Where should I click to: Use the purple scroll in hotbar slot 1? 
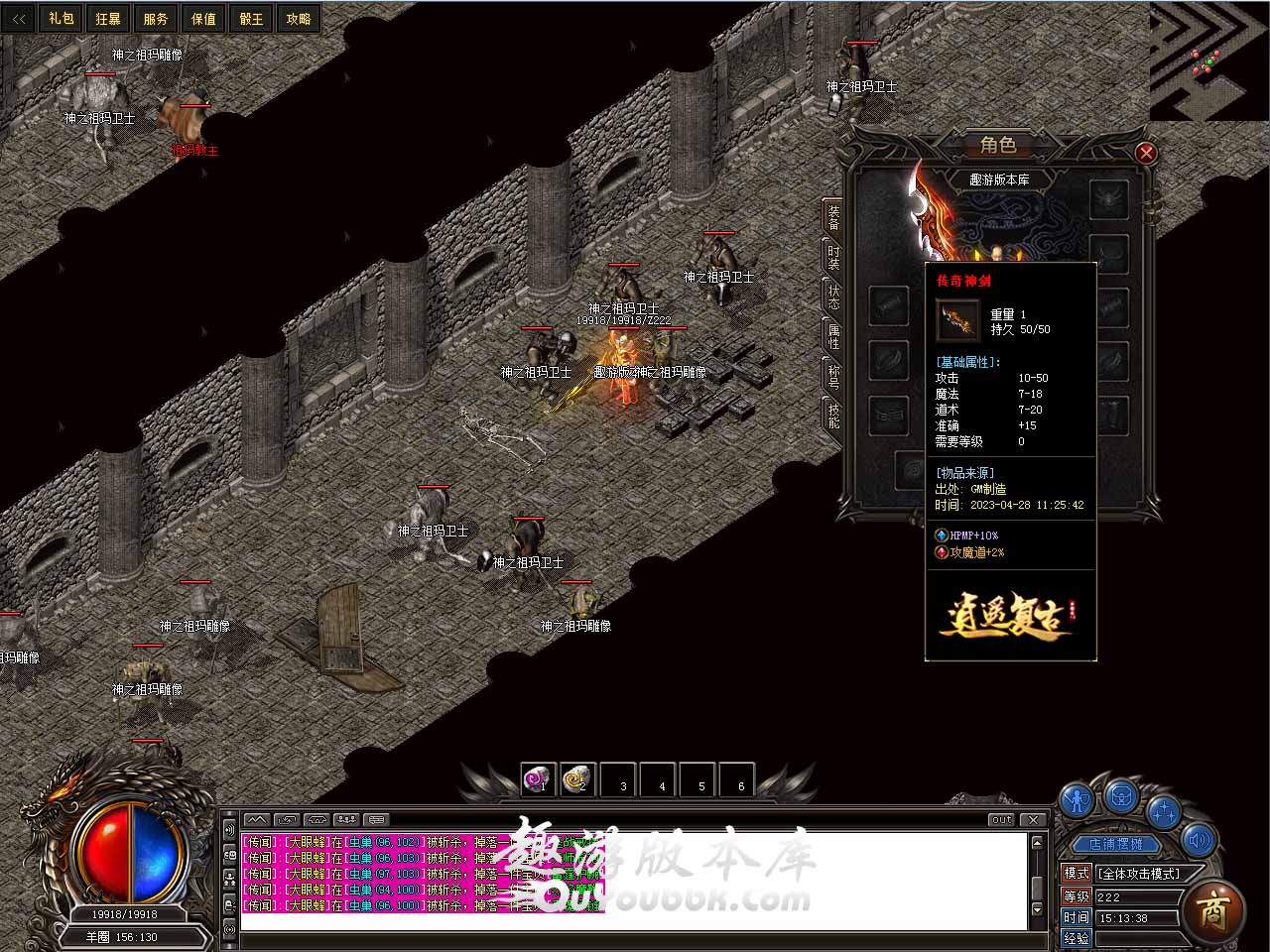point(538,779)
